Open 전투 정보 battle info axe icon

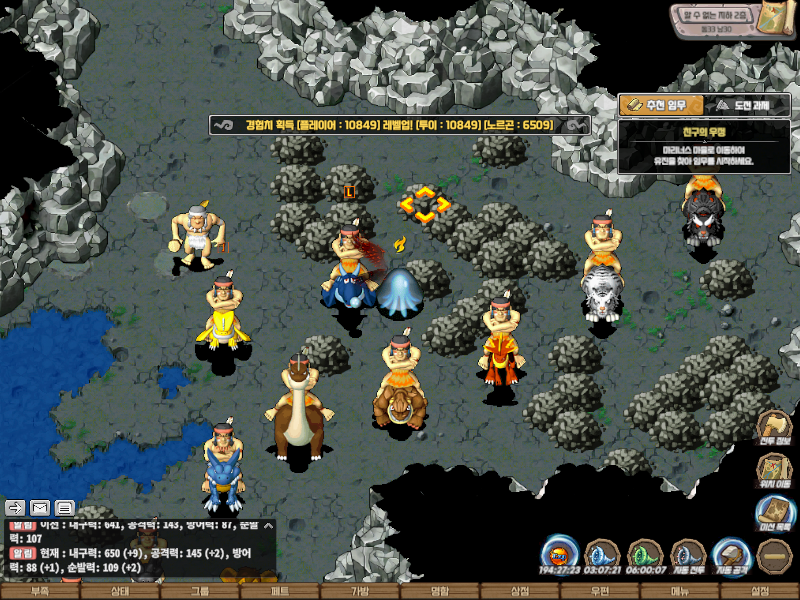tap(774, 426)
